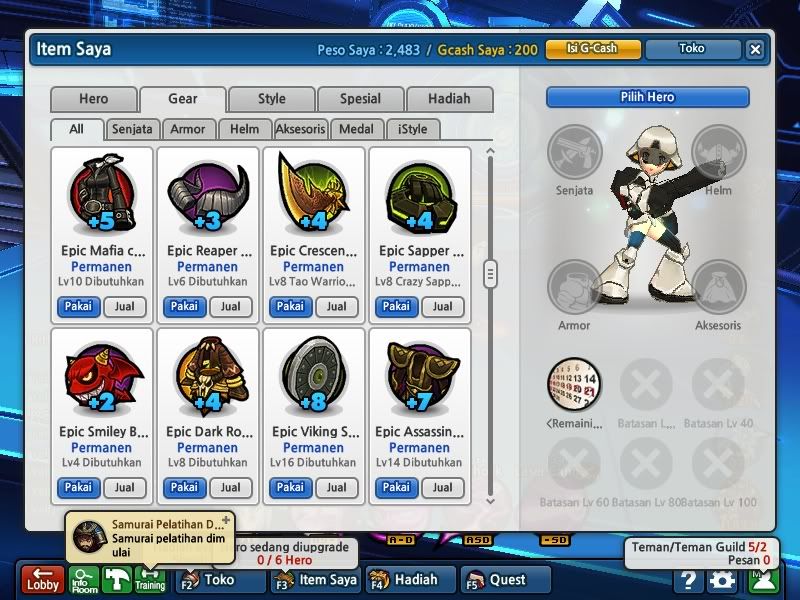800x600 pixels.
Task: Open the Toko shop from header
Action: (691, 48)
